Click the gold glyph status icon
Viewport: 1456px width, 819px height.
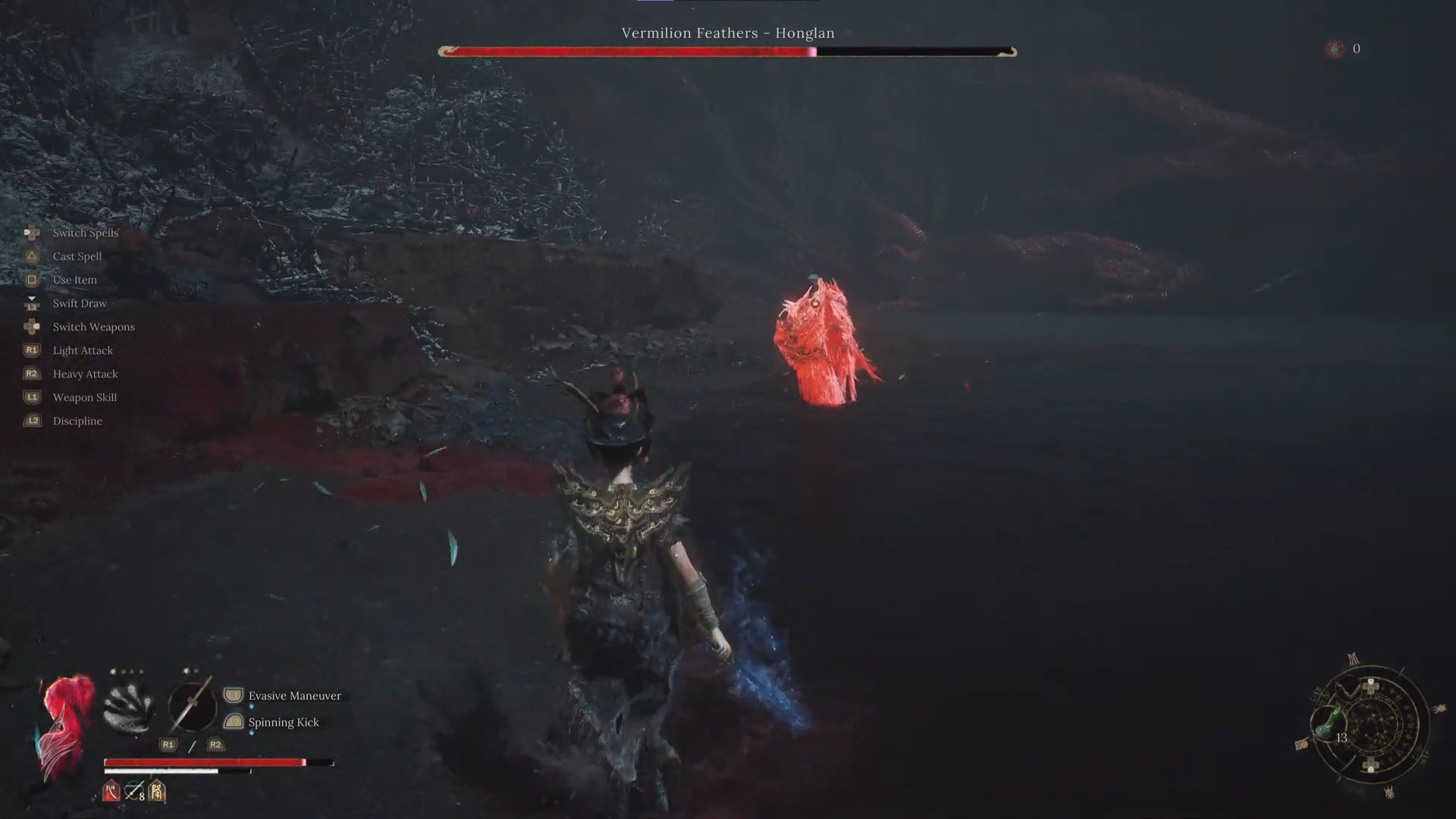[157, 792]
